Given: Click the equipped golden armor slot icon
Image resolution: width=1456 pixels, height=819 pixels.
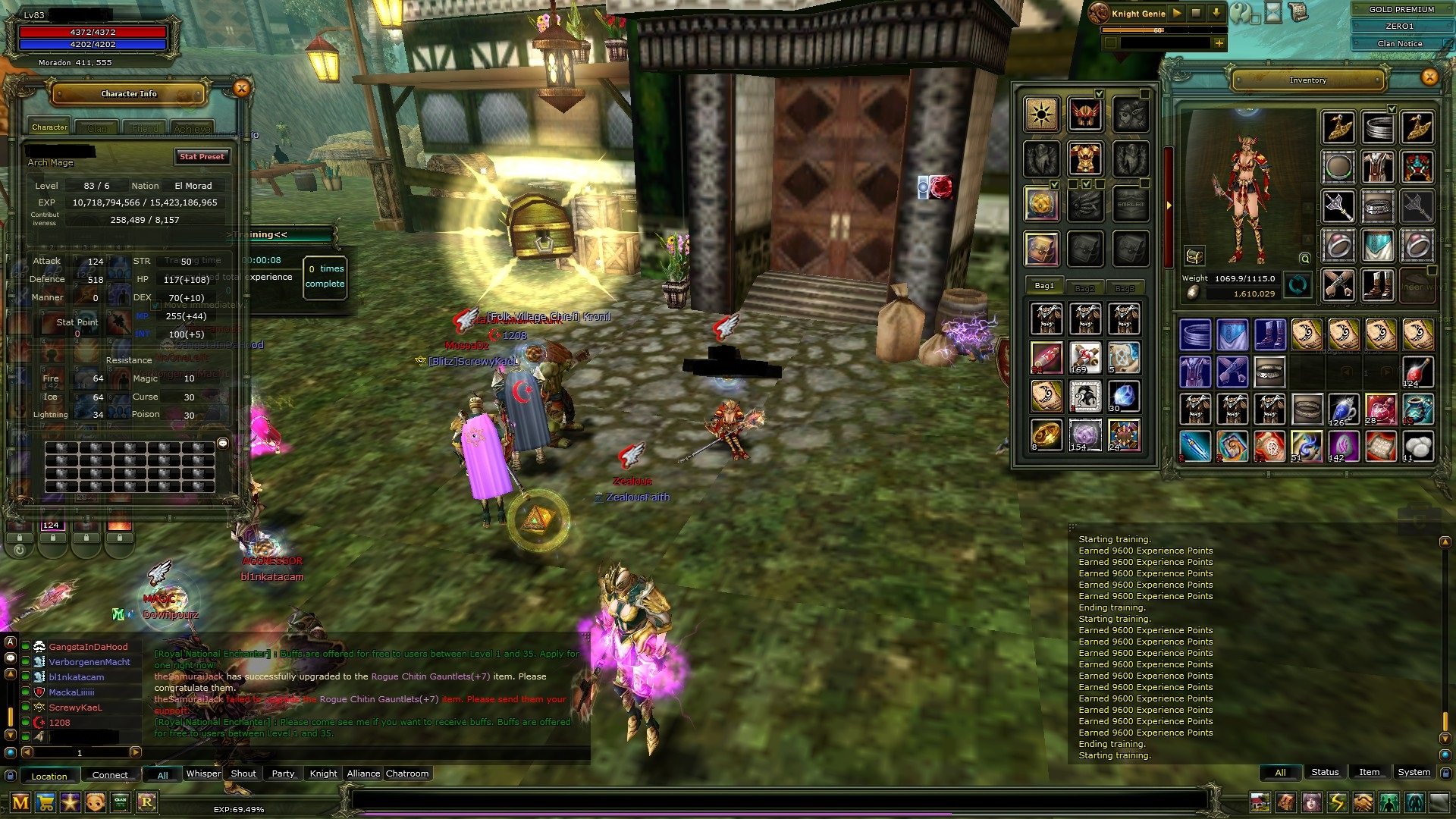Looking at the screenshot, I should coord(1084,158).
